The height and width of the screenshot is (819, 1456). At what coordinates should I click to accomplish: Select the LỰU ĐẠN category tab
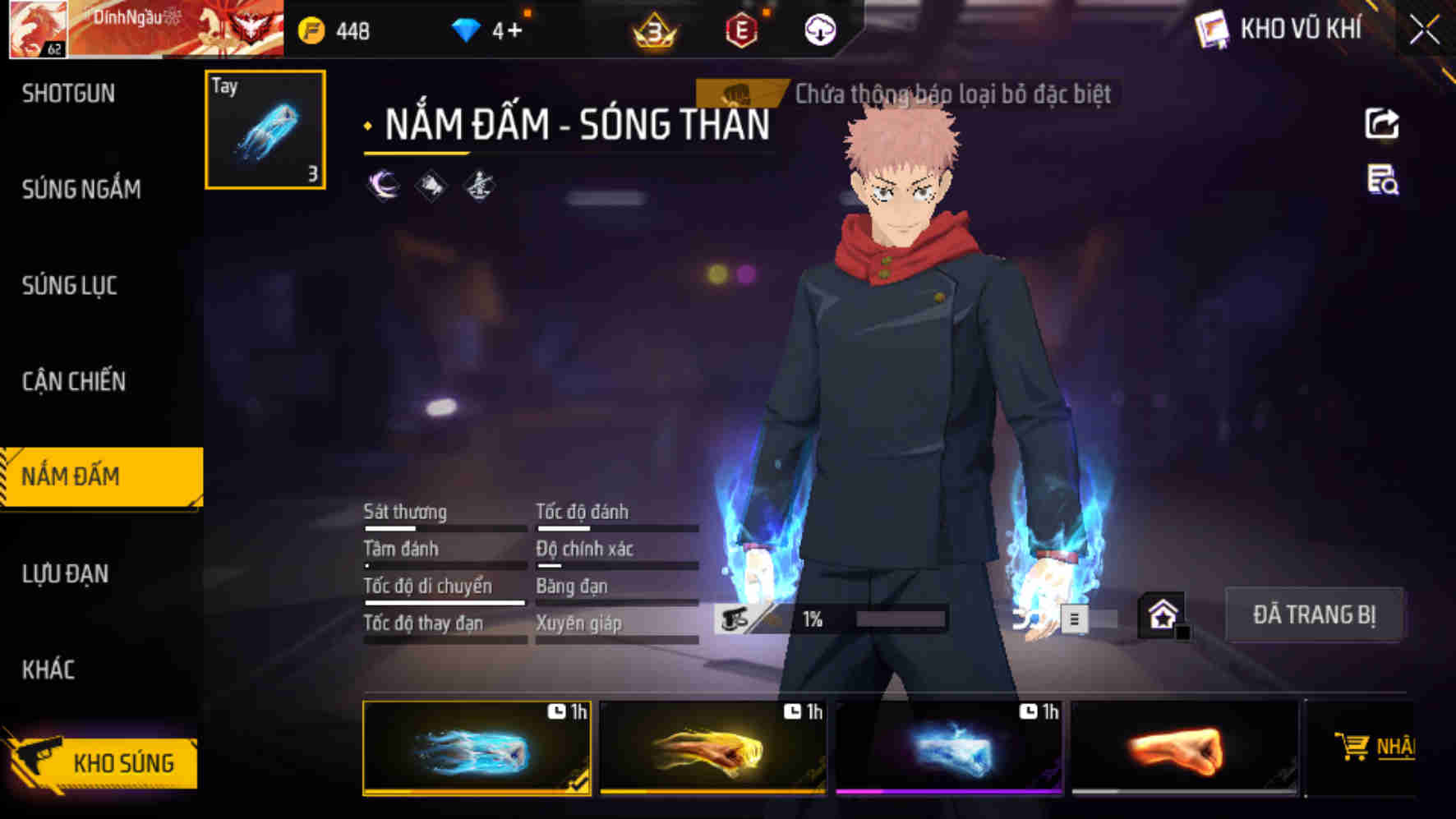(x=66, y=573)
